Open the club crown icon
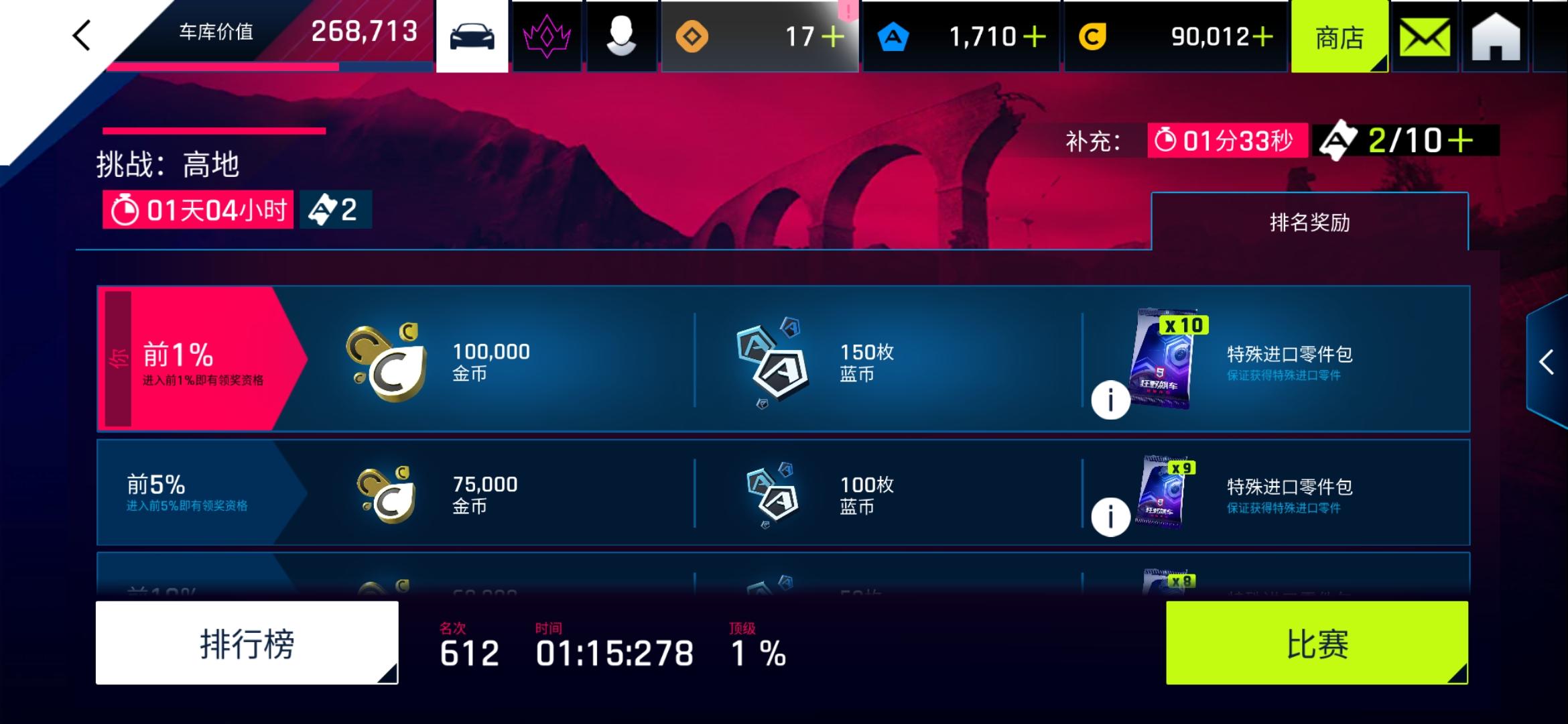This screenshot has width=1568, height=724. [x=547, y=36]
